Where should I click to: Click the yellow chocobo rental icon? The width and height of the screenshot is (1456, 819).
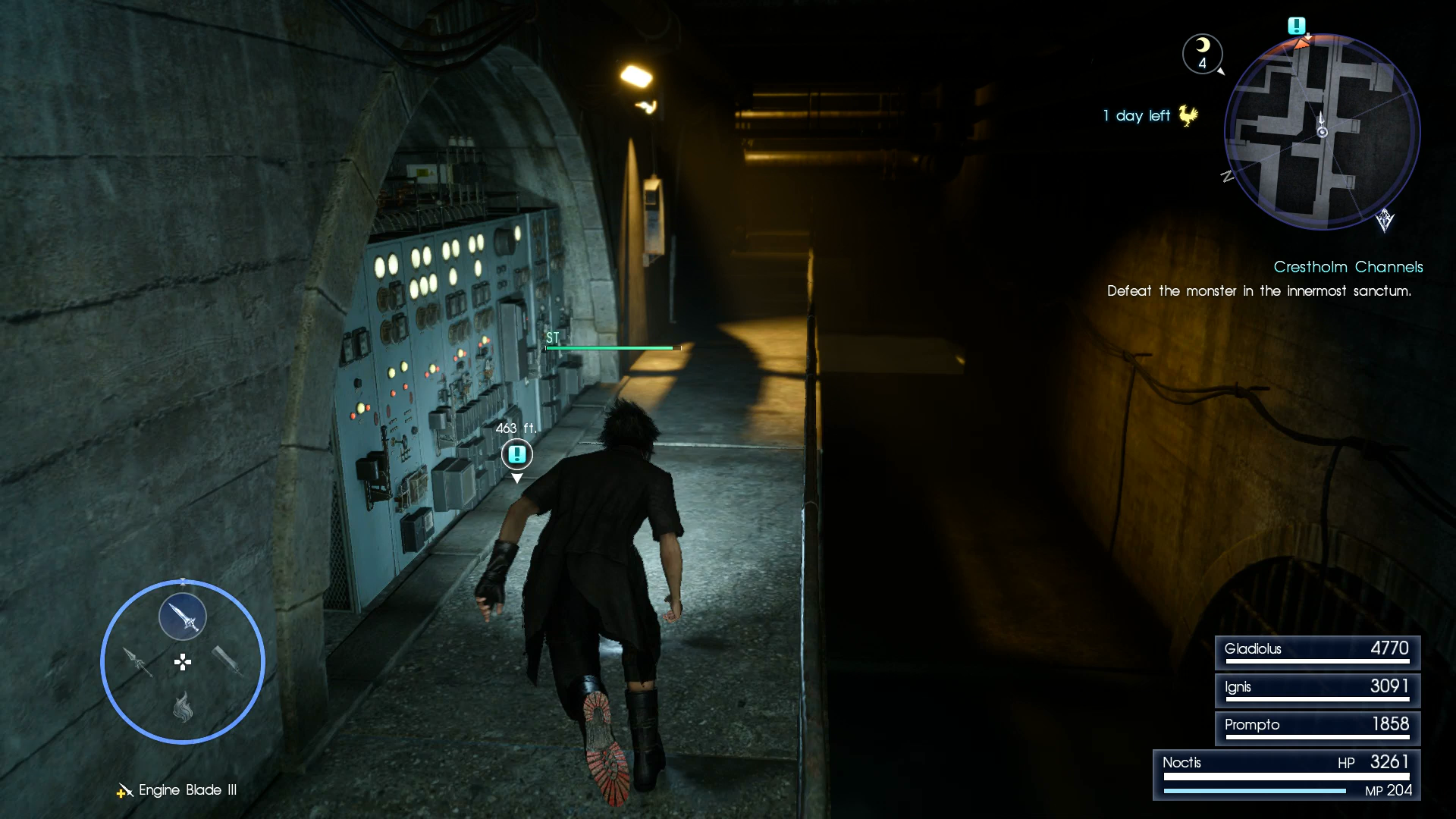point(1188,115)
